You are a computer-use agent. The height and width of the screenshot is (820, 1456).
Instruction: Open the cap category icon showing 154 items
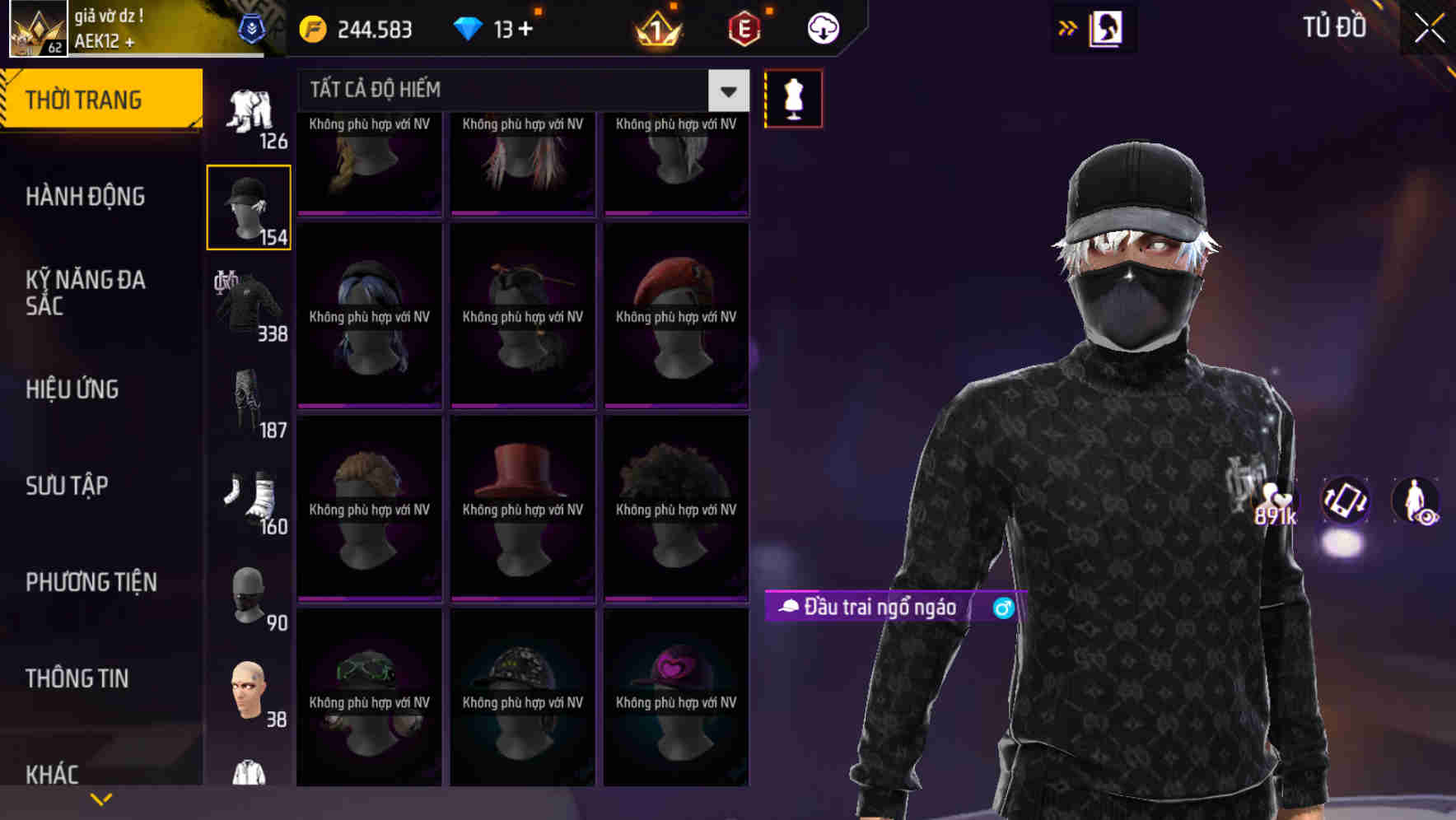pyautogui.click(x=249, y=206)
